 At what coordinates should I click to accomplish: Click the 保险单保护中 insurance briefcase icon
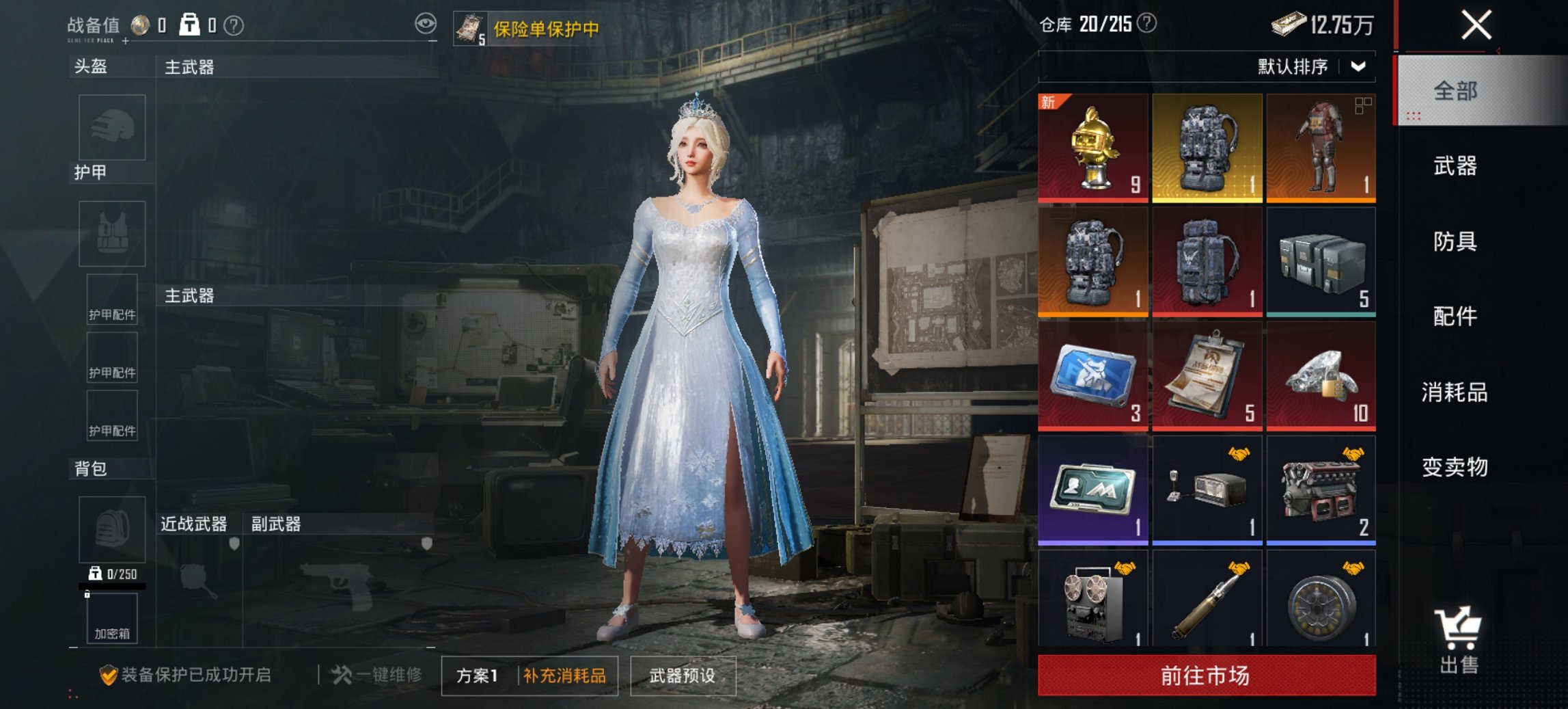click(x=469, y=26)
